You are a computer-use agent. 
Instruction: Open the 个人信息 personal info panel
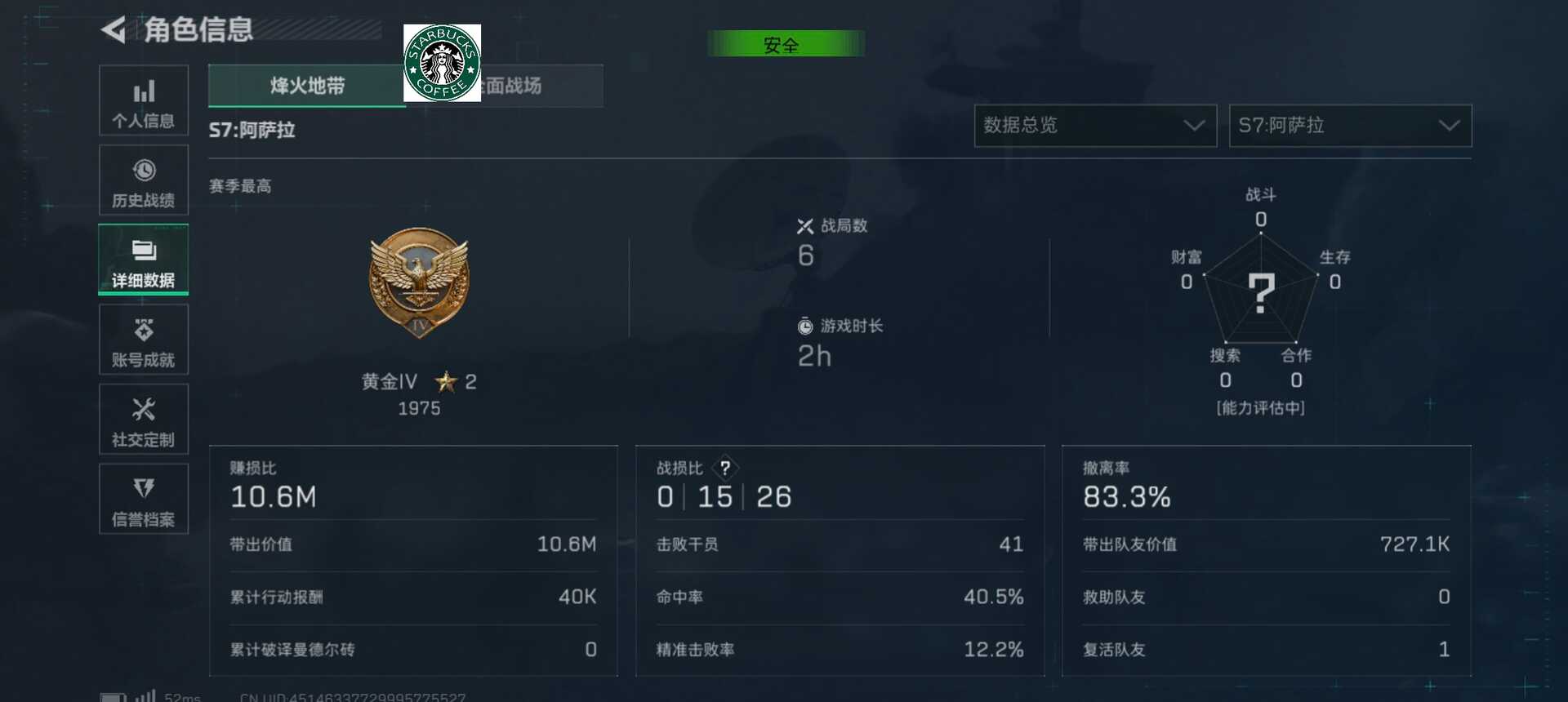point(144,100)
